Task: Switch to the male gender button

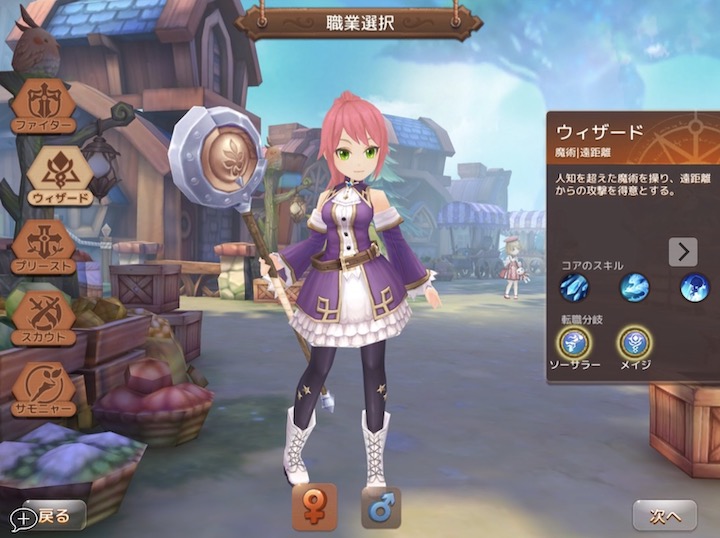Action: tap(380, 507)
